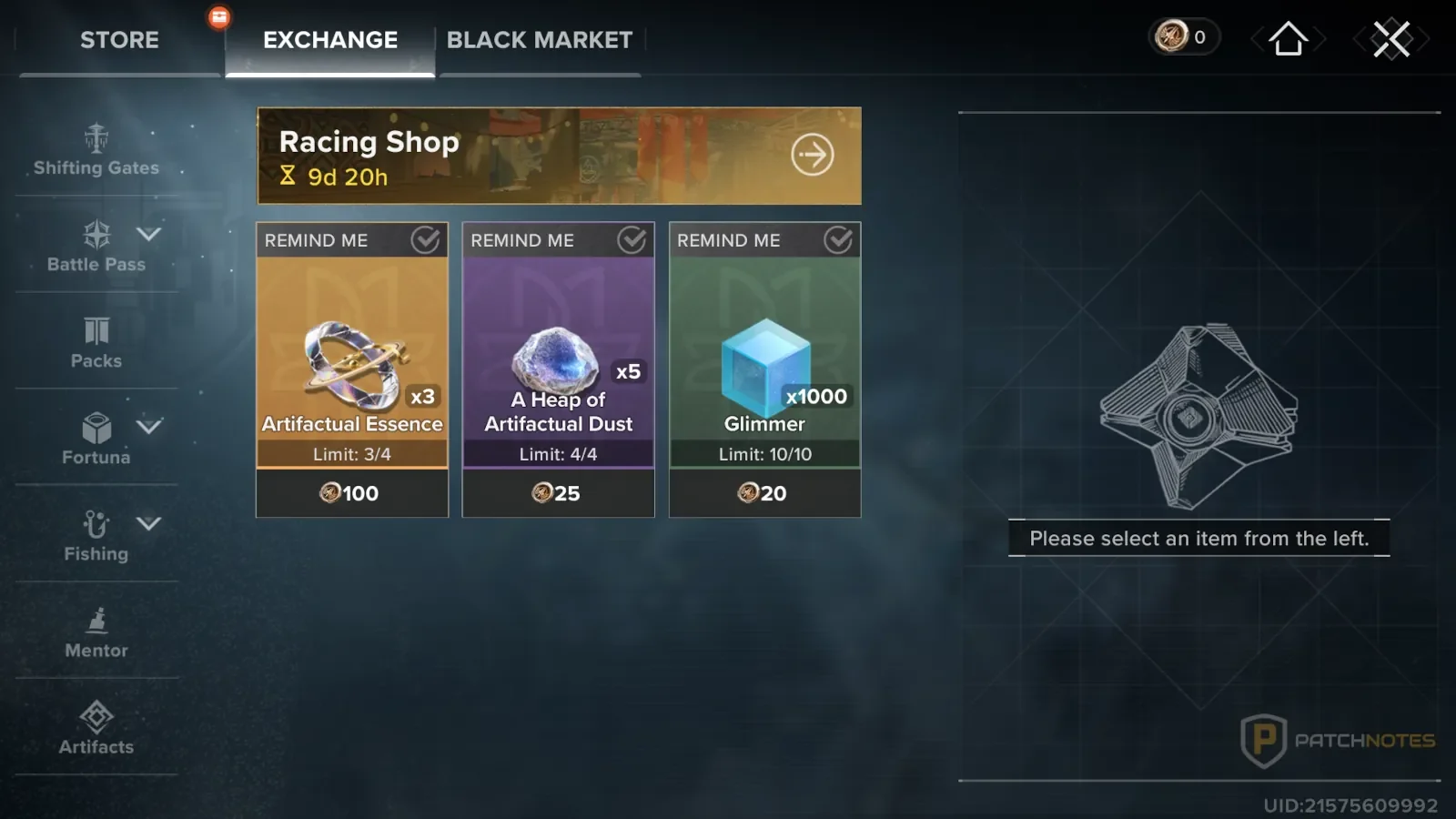Select the Exchange tab
The width and height of the screenshot is (1456, 819).
[x=330, y=40]
